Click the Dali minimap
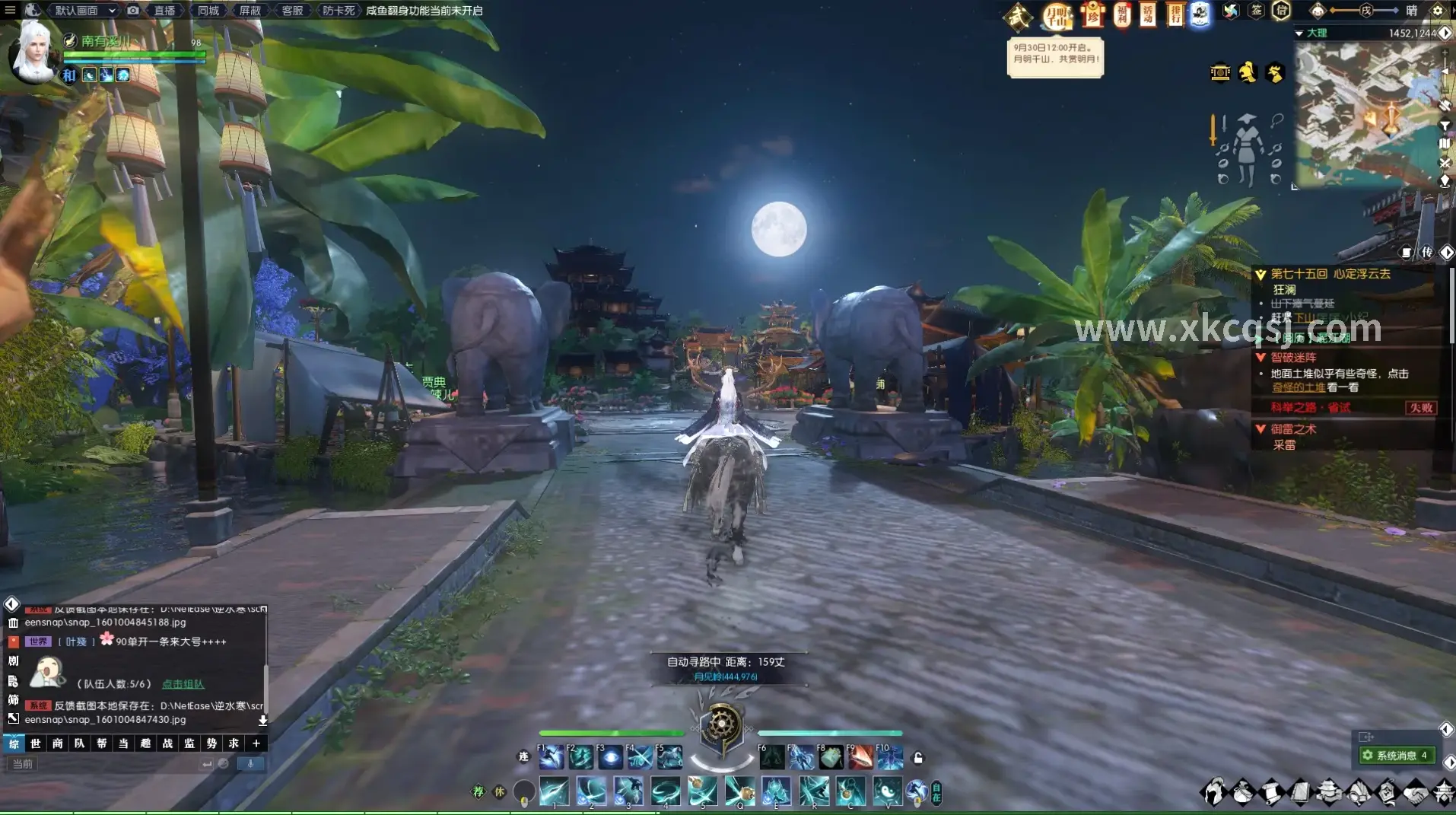Viewport: 1456px width, 815px height. click(1369, 110)
